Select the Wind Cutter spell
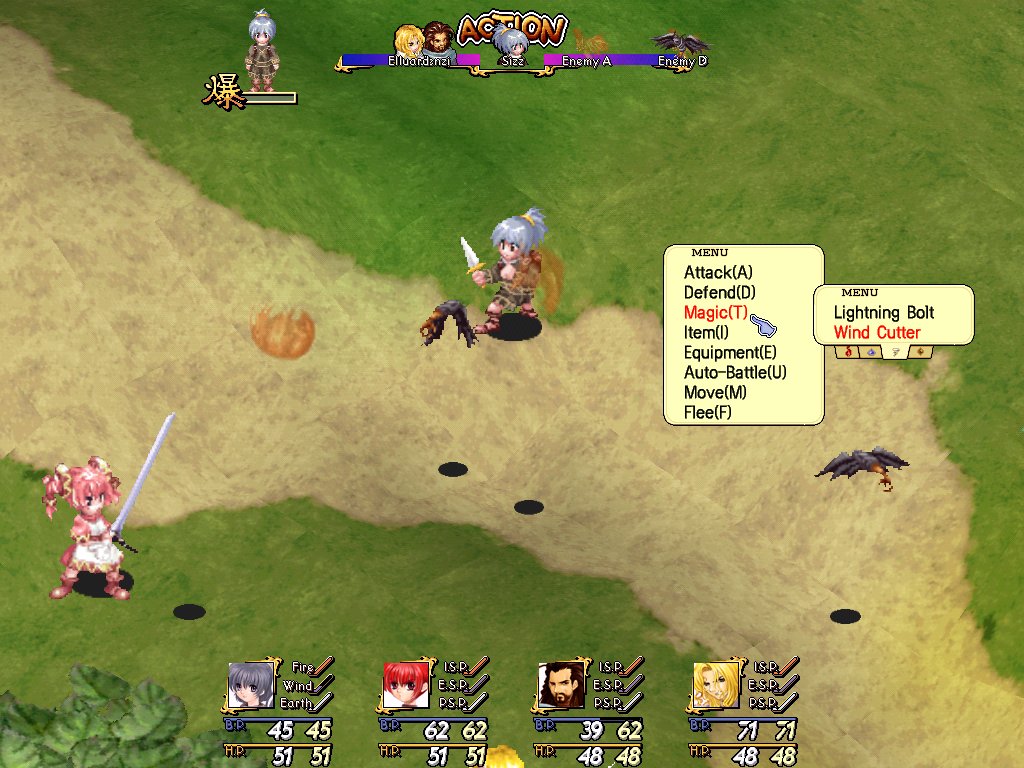Viewport: 1024px width, 768px height. 877,332
